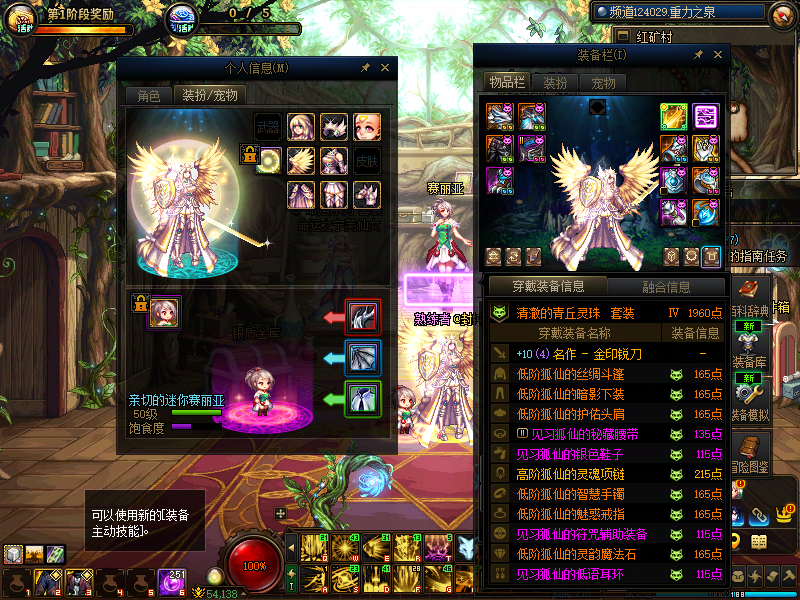Close the 个人信息 character info window

(385, 68)
